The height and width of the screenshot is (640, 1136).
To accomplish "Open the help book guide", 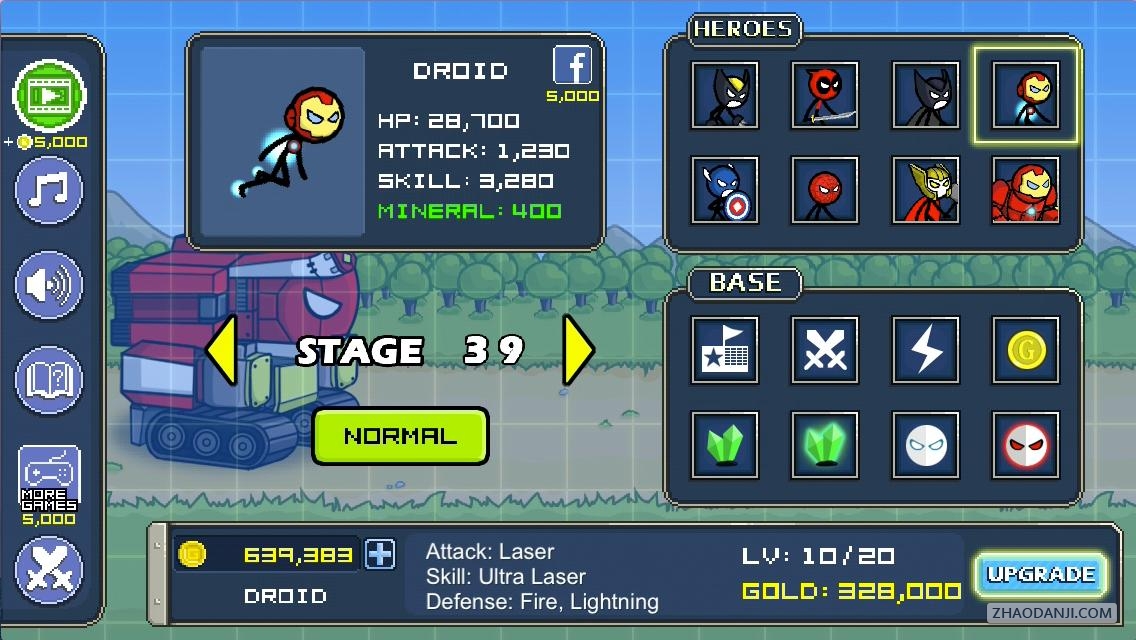I will pos(49,380).
